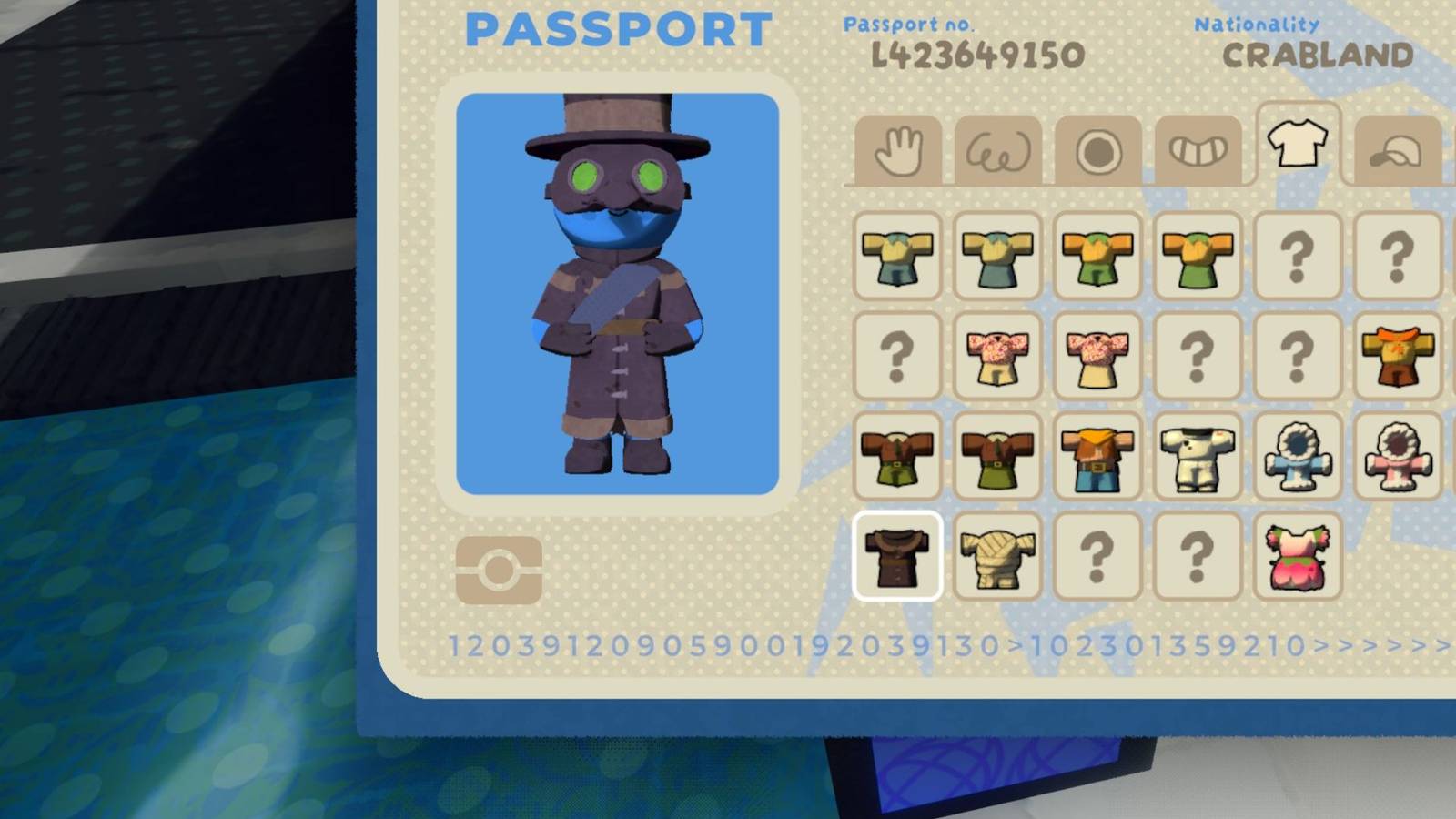1456x819 pixels.
Task: Select the blue parka with fur hood
Action: click(x=1297, y=458)
